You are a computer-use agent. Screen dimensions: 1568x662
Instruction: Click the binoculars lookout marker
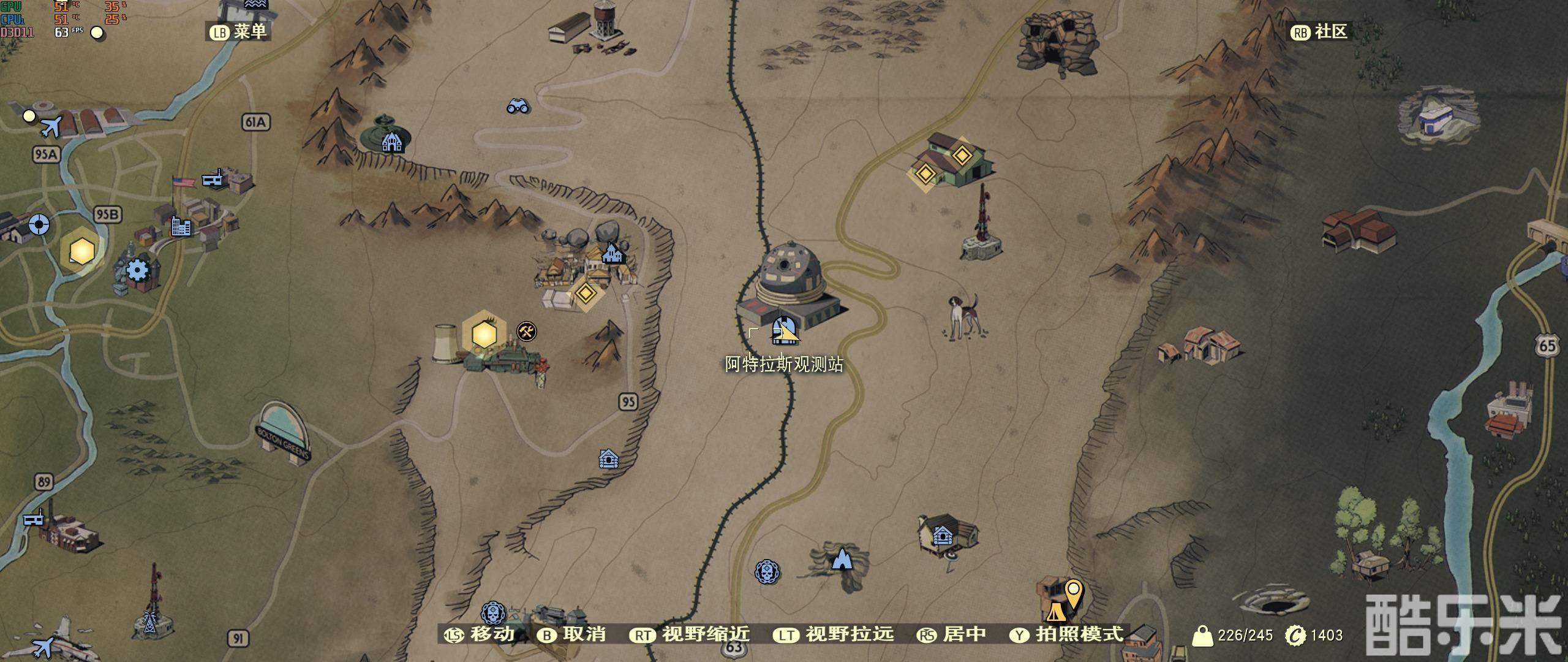point(518,107)
